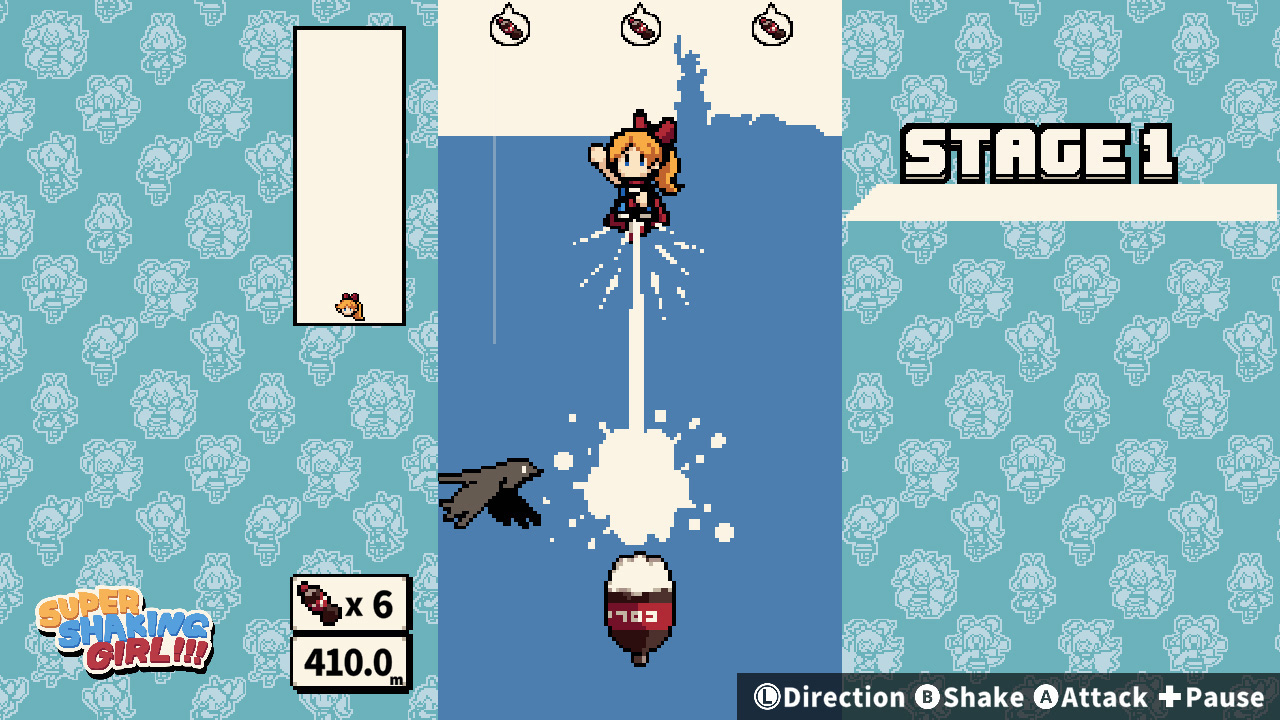
Task: Select the 410.0m distance readout
Action: pyautogui.click(x=349, y=663)
